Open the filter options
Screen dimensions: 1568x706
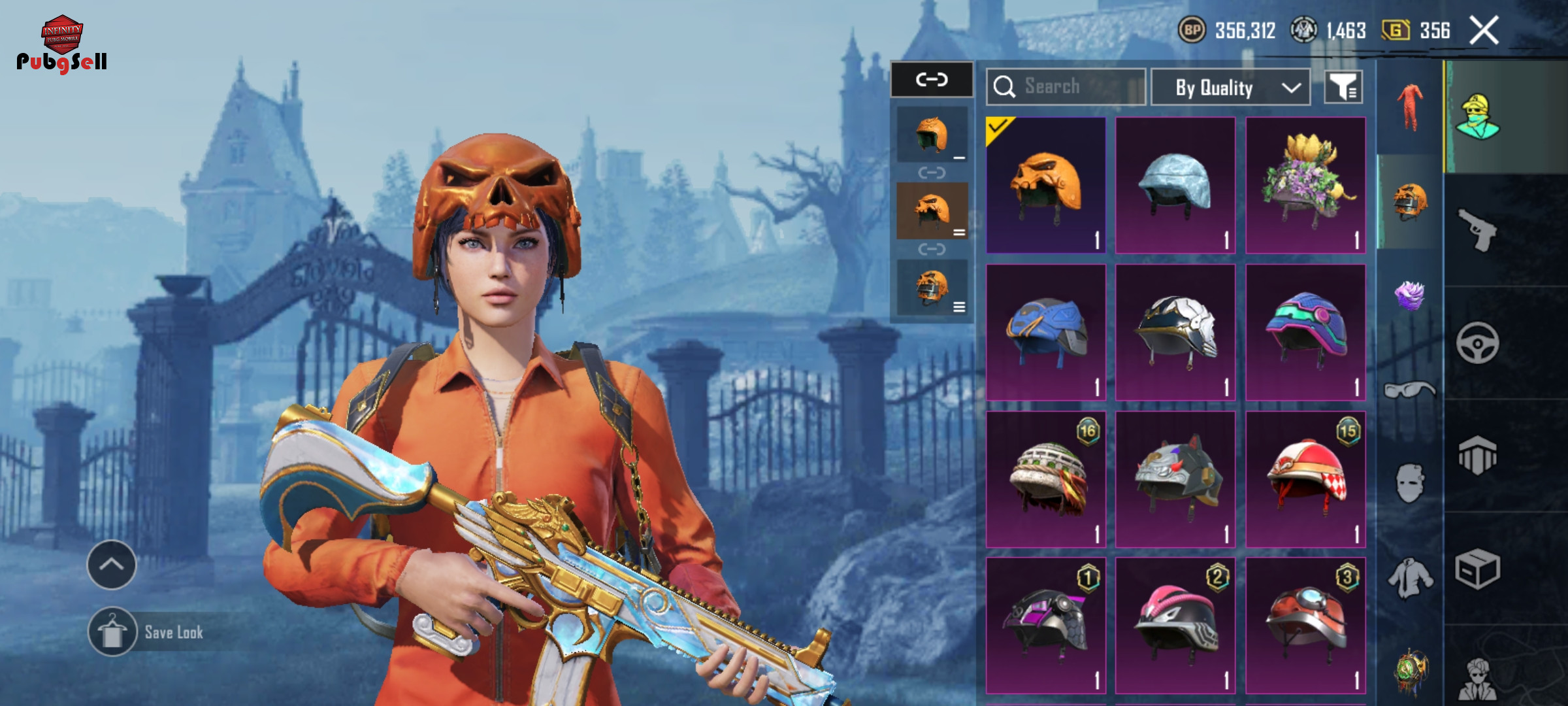pyautogui.click(x=1343, y=87)
